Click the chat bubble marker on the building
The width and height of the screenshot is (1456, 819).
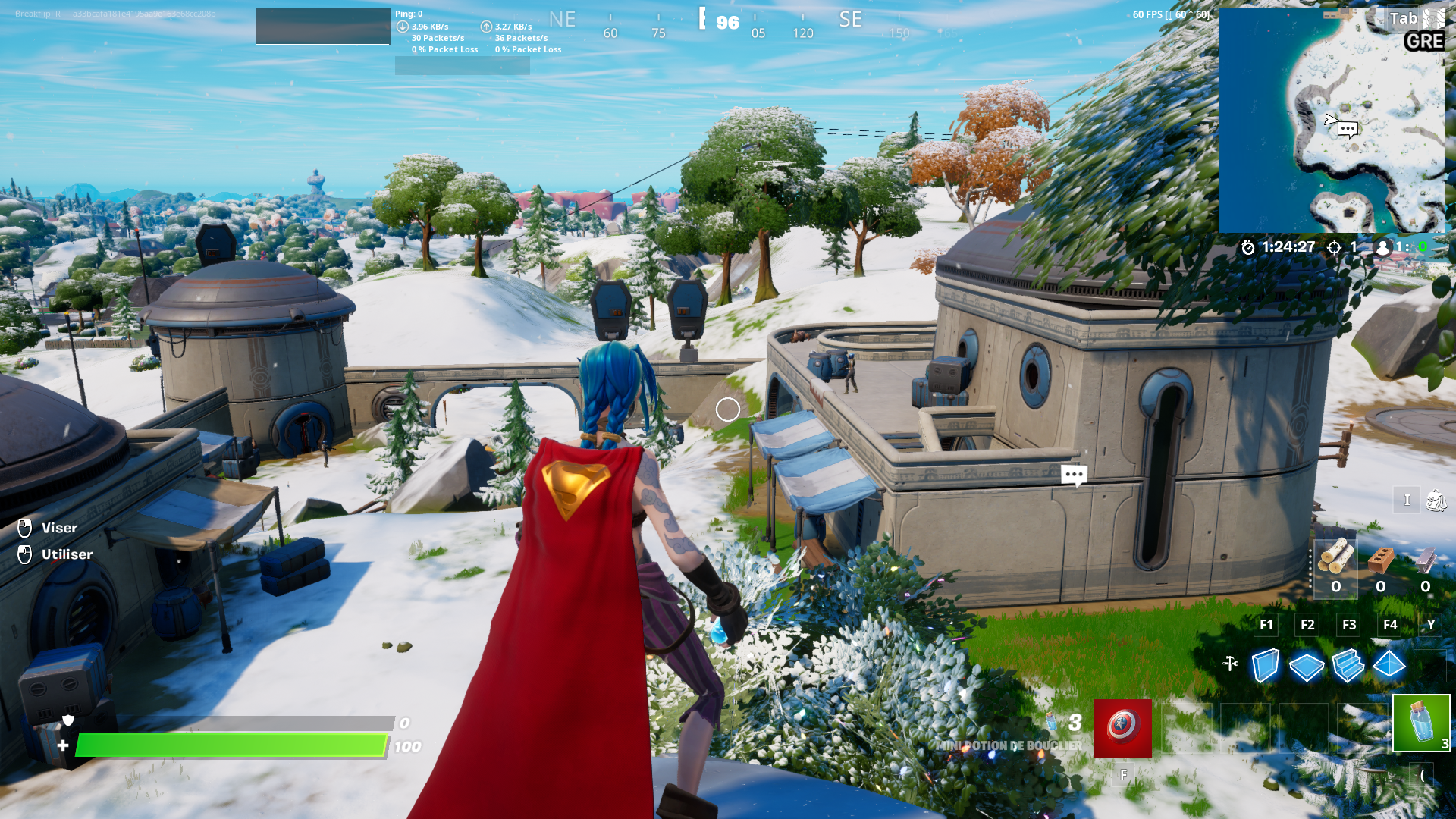(1074, 474)
